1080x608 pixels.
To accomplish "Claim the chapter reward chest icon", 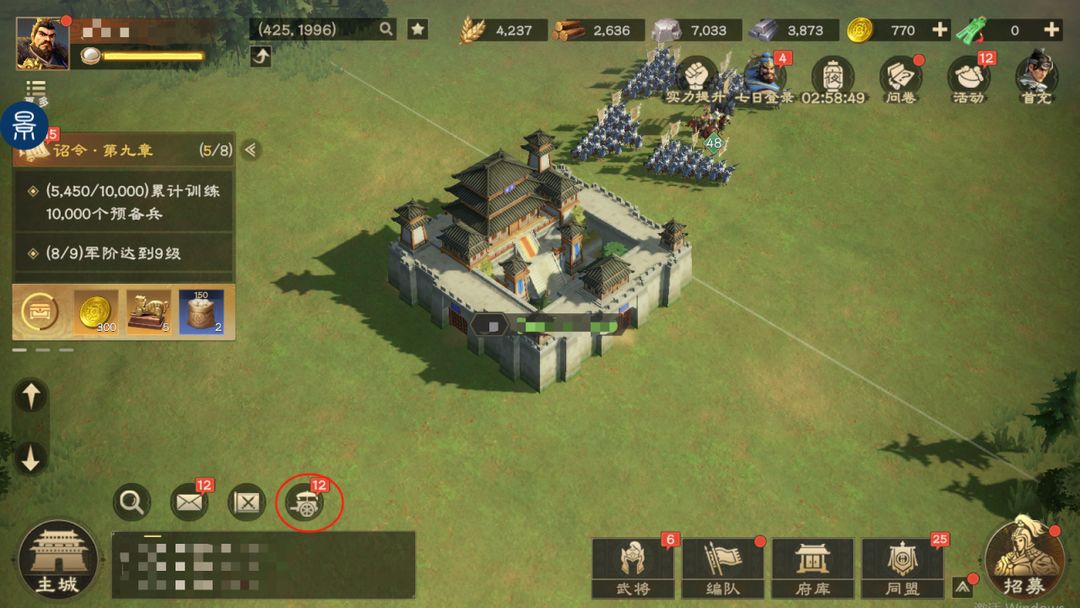I will pyautogui.click(x=40, y=312).
